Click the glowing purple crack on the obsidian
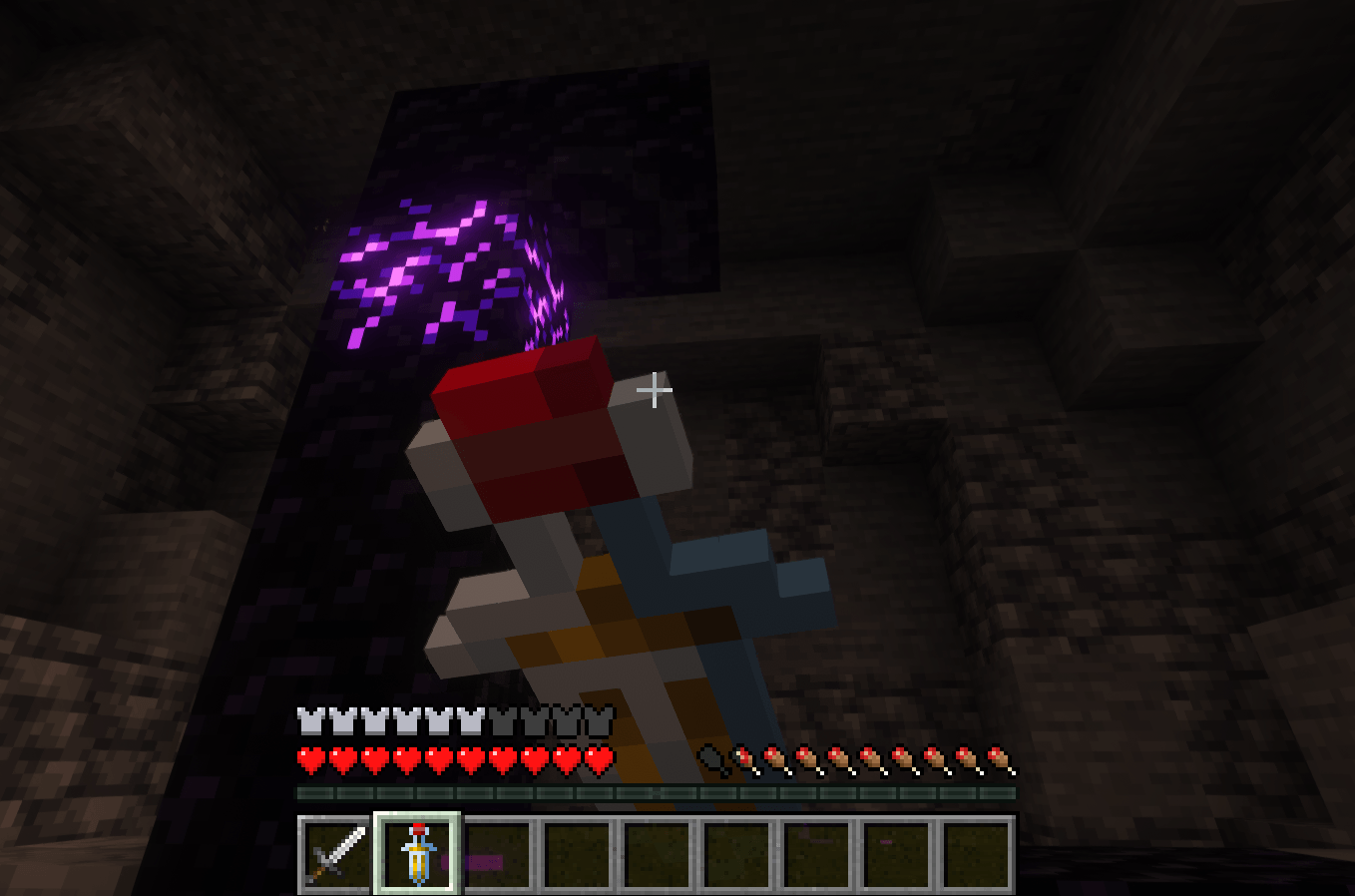 coord(429,259)
